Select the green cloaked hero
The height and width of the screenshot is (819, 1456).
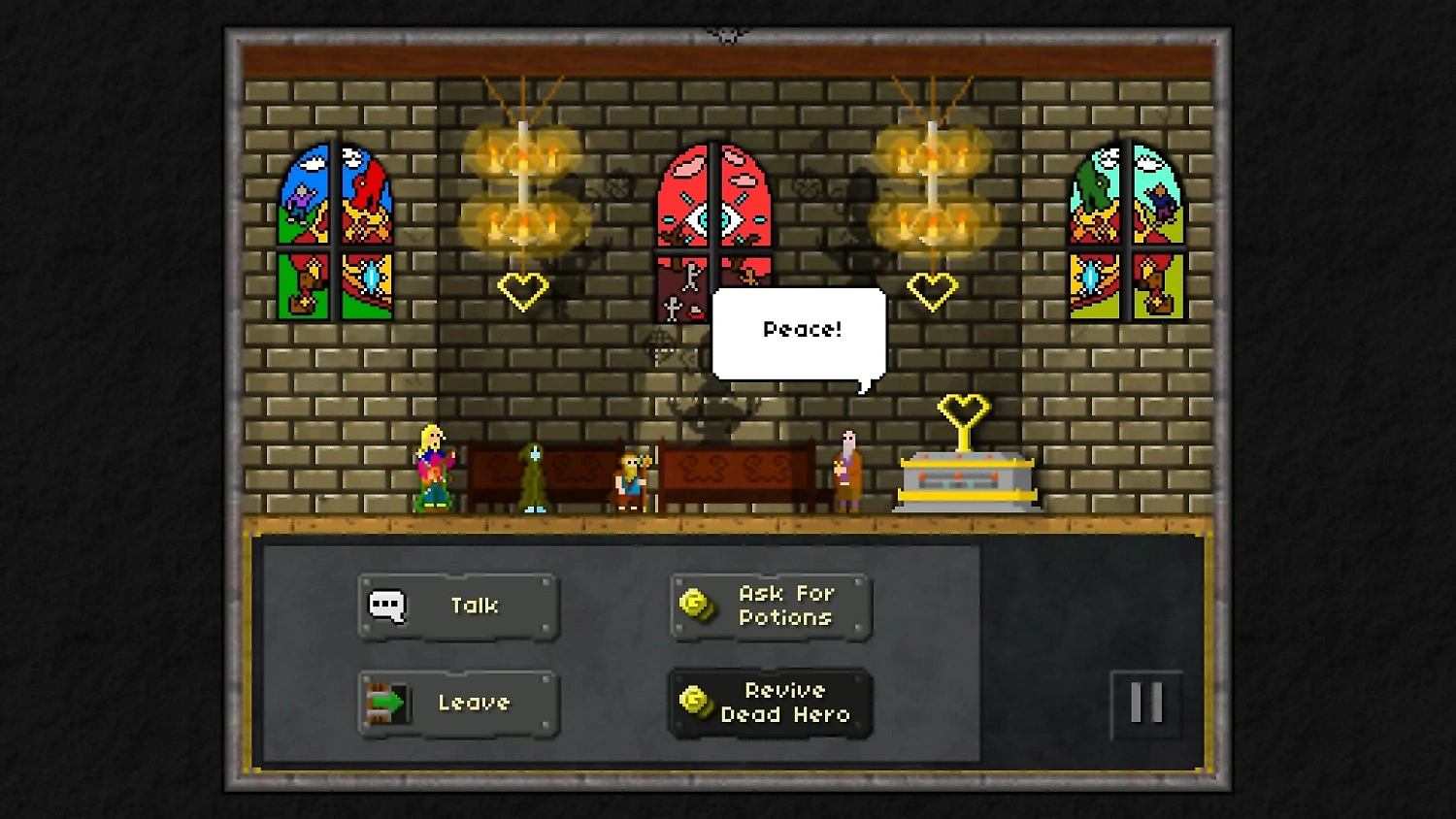tap(533, 475)
